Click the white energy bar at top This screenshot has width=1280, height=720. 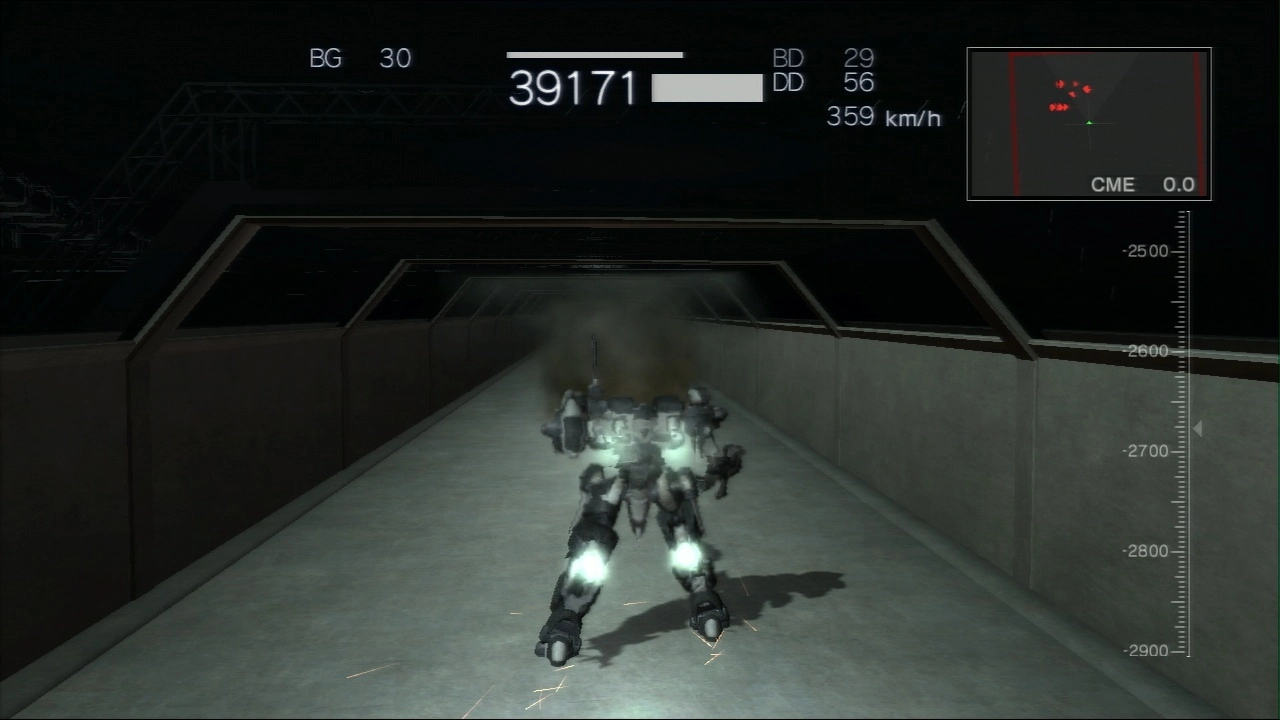[x=595, y=55]
